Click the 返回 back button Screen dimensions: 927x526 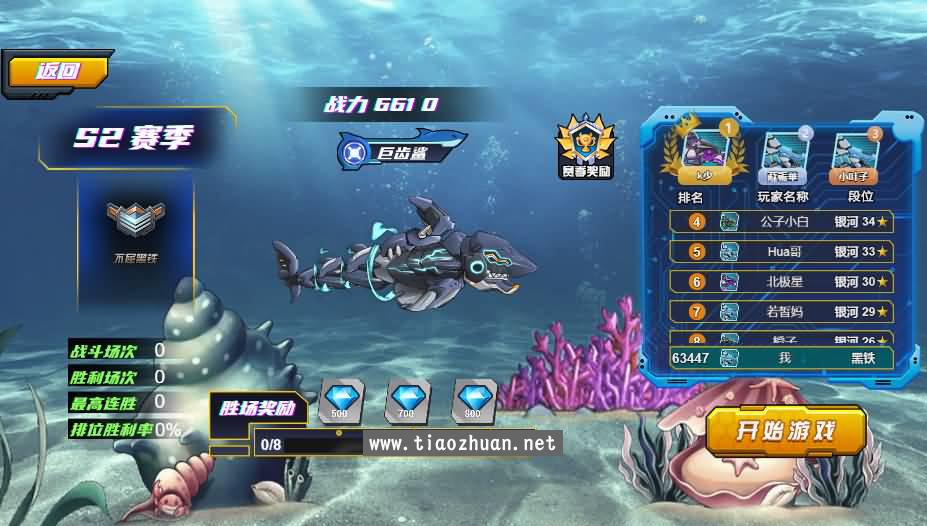pyautogui.click(x=58, y=71)
